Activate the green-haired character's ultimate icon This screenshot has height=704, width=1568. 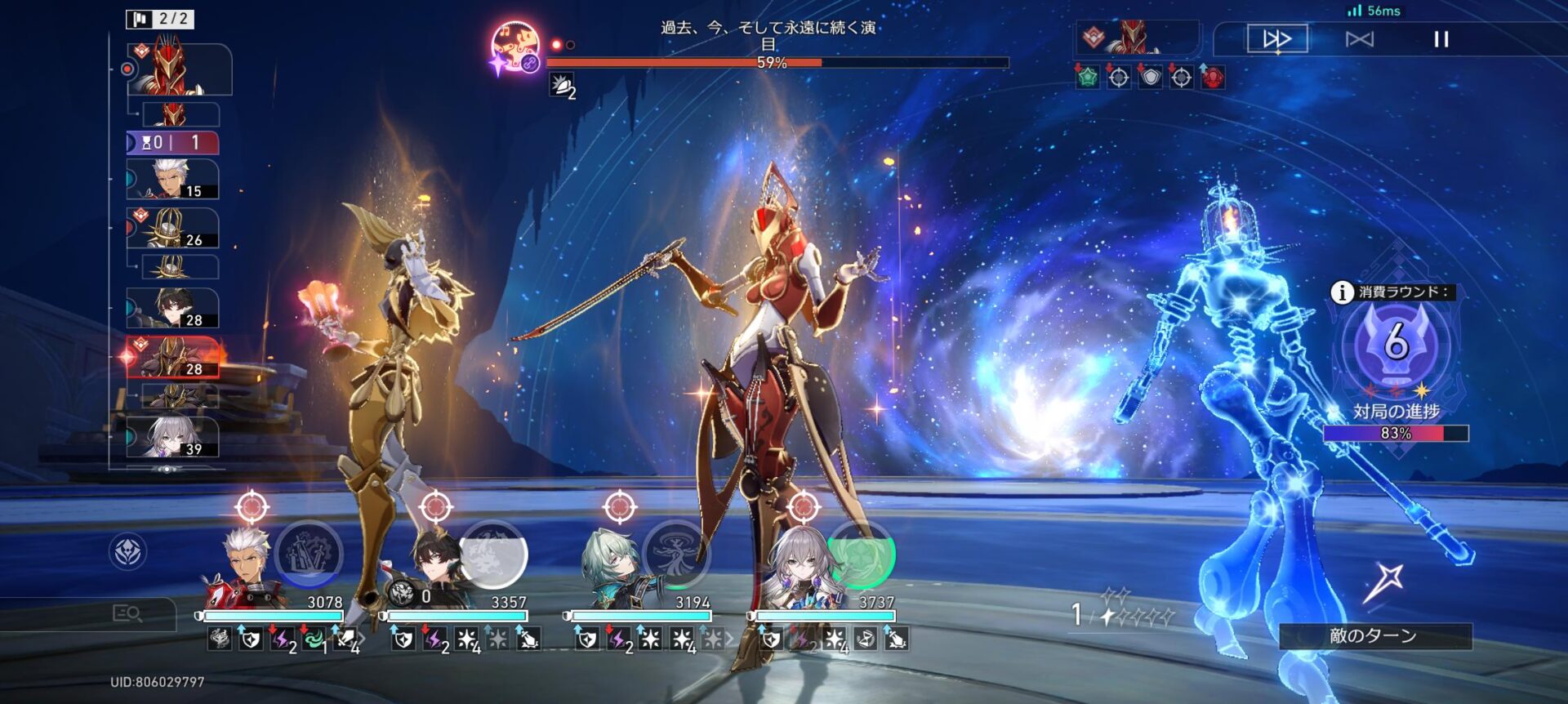coord(677,554)
